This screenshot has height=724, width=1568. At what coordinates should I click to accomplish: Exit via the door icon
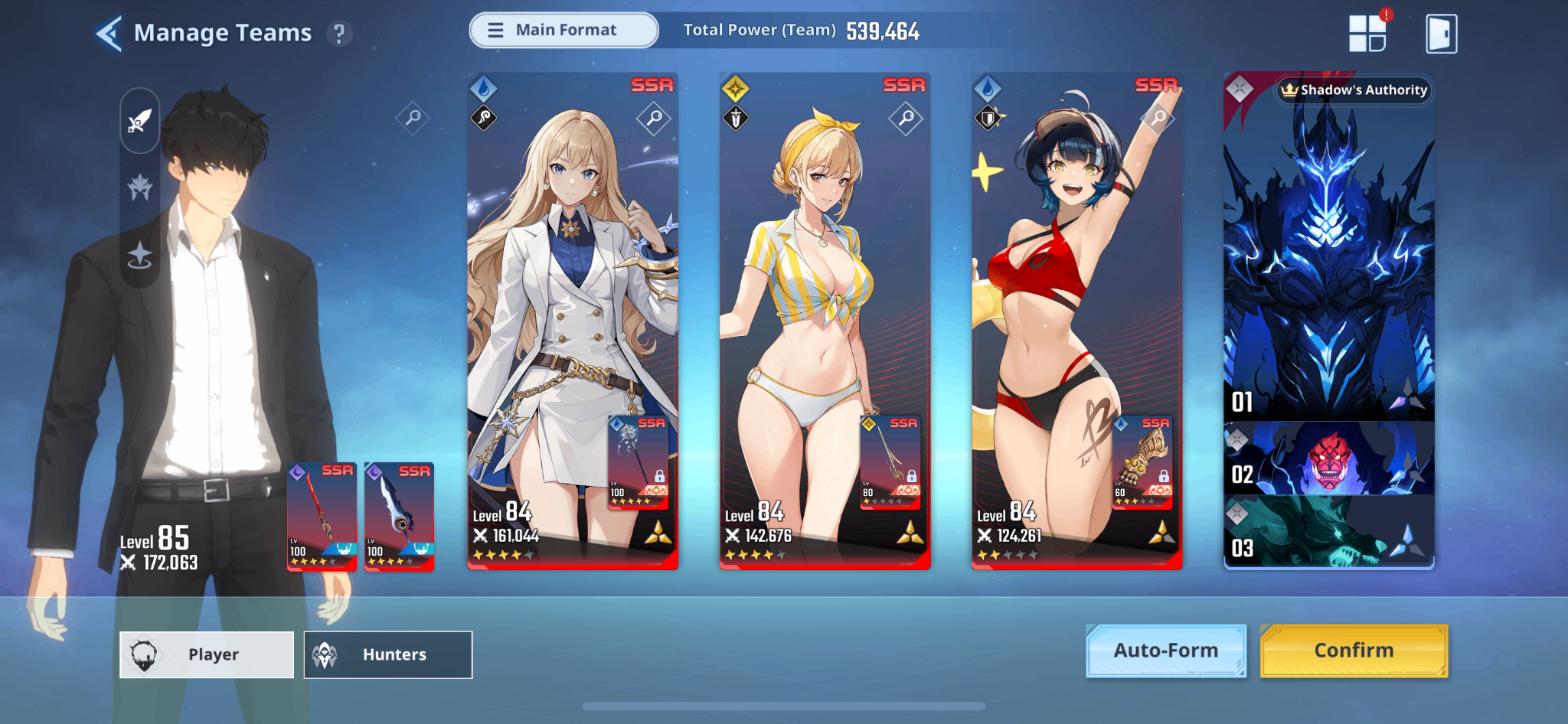click(x=1441, y=34)
